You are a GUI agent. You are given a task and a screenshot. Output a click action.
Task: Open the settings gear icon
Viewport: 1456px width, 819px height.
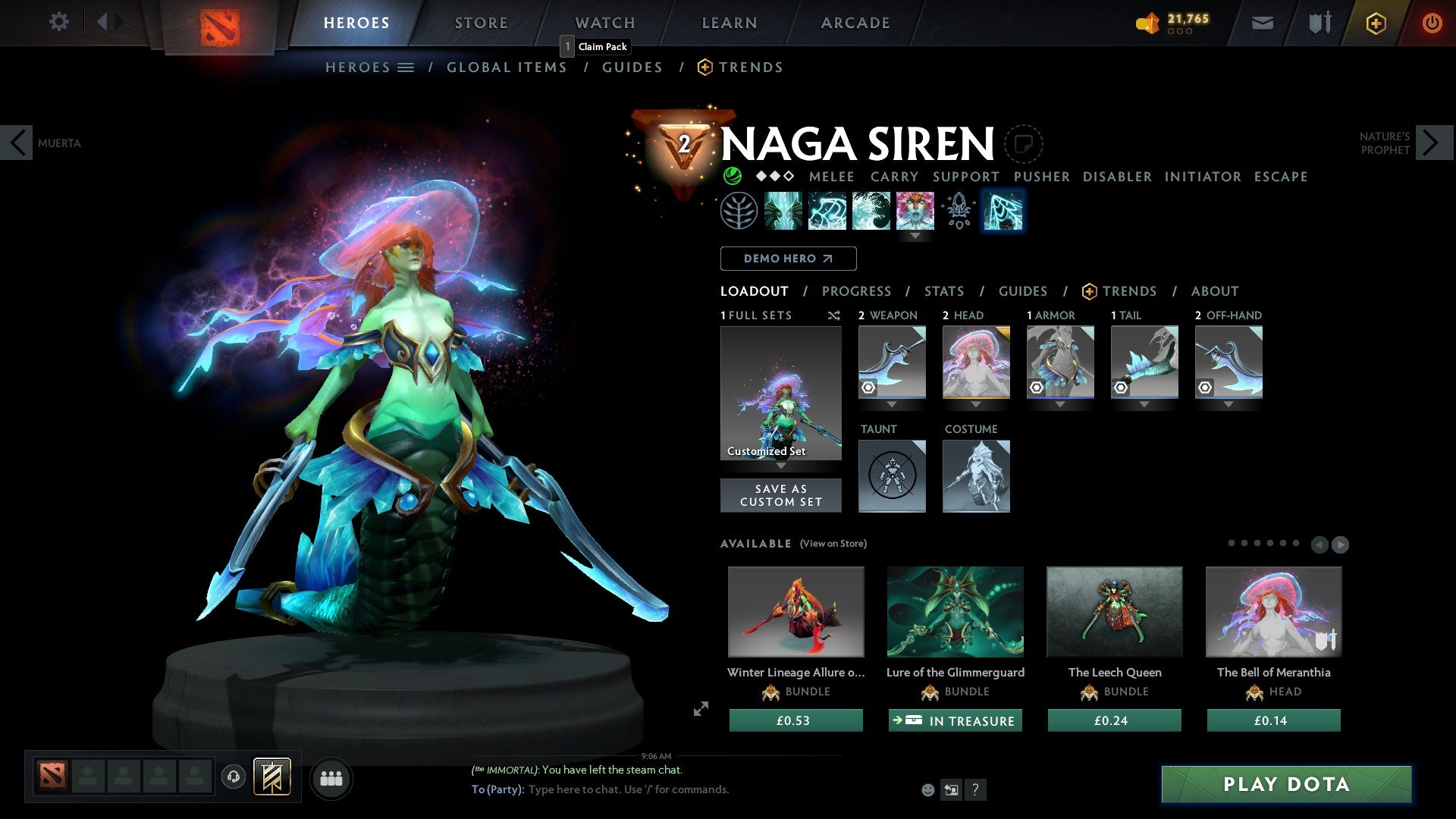tap(59, 22)
